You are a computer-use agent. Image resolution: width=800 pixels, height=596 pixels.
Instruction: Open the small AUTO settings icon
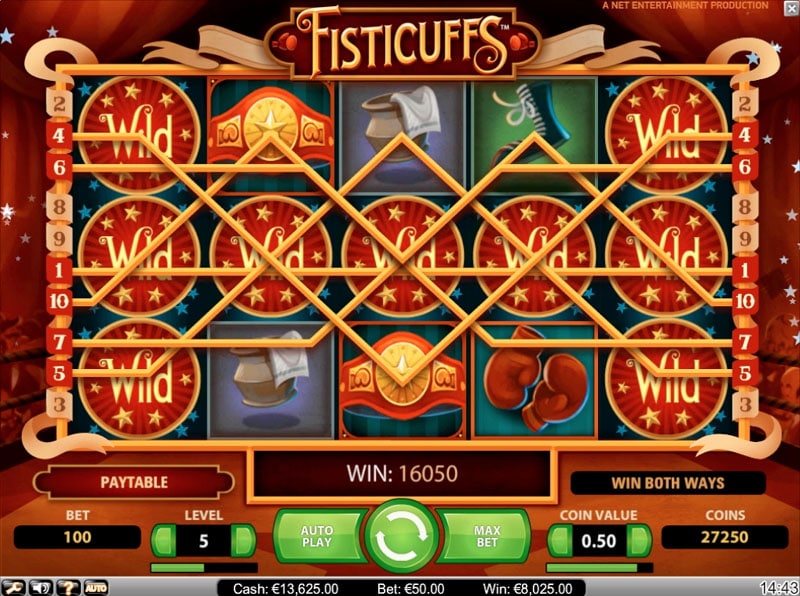point(96,587)
